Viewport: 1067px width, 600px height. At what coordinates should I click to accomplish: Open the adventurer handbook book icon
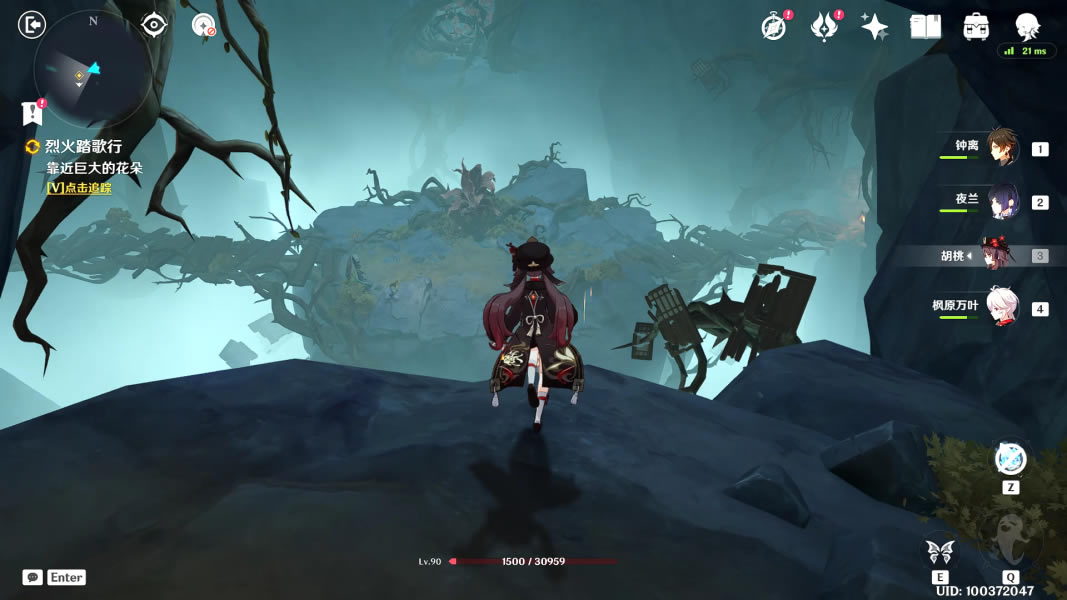pos(925,27)
